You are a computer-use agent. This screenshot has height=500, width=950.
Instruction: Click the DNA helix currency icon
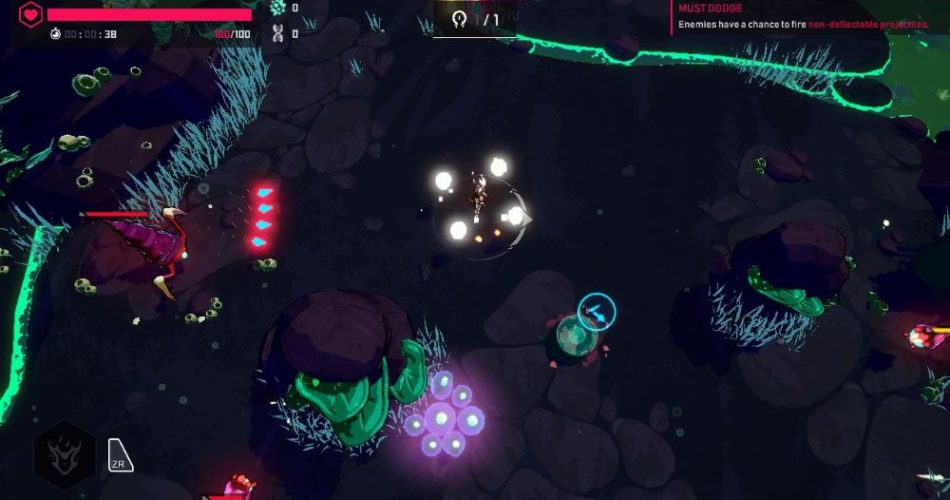(278, 33)
